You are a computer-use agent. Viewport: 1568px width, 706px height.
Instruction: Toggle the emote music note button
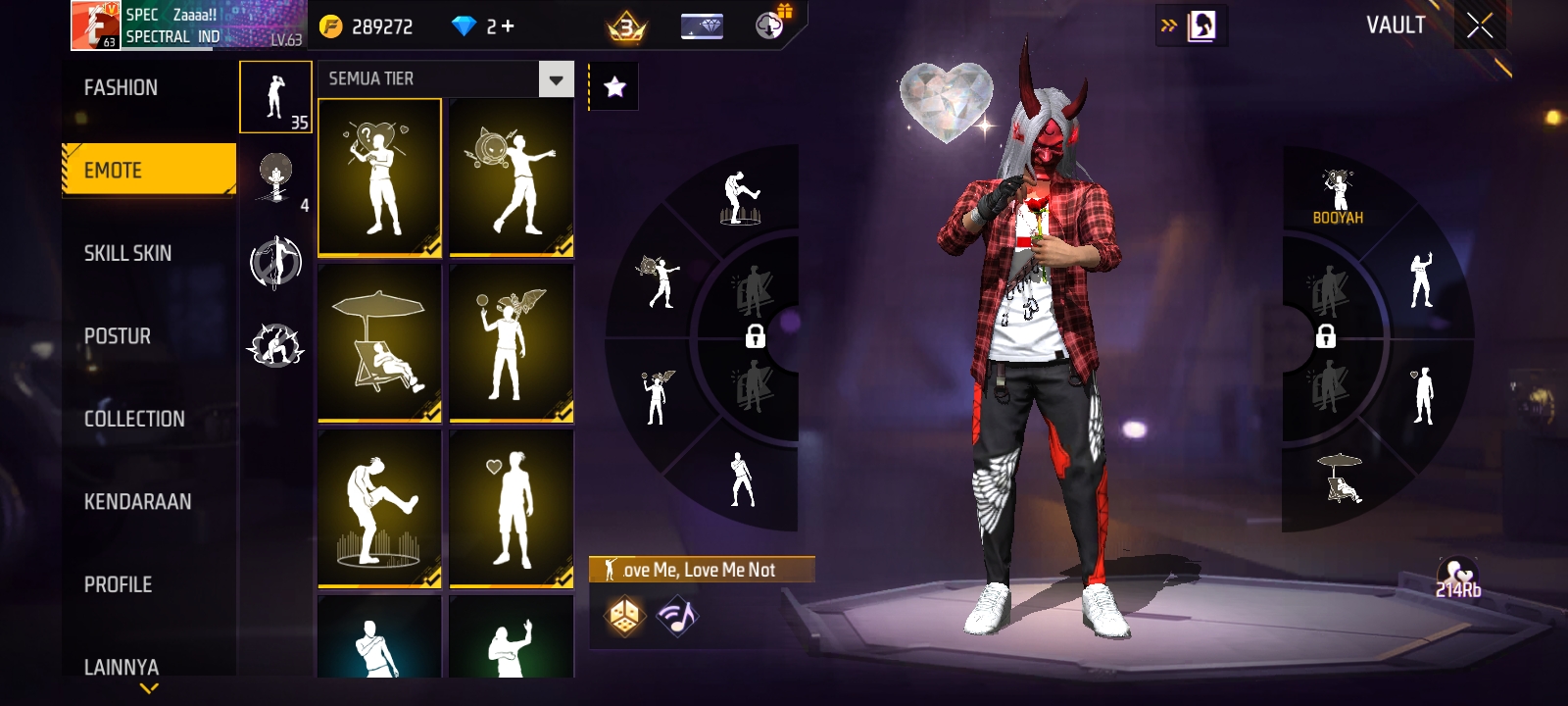coord(677,616)
